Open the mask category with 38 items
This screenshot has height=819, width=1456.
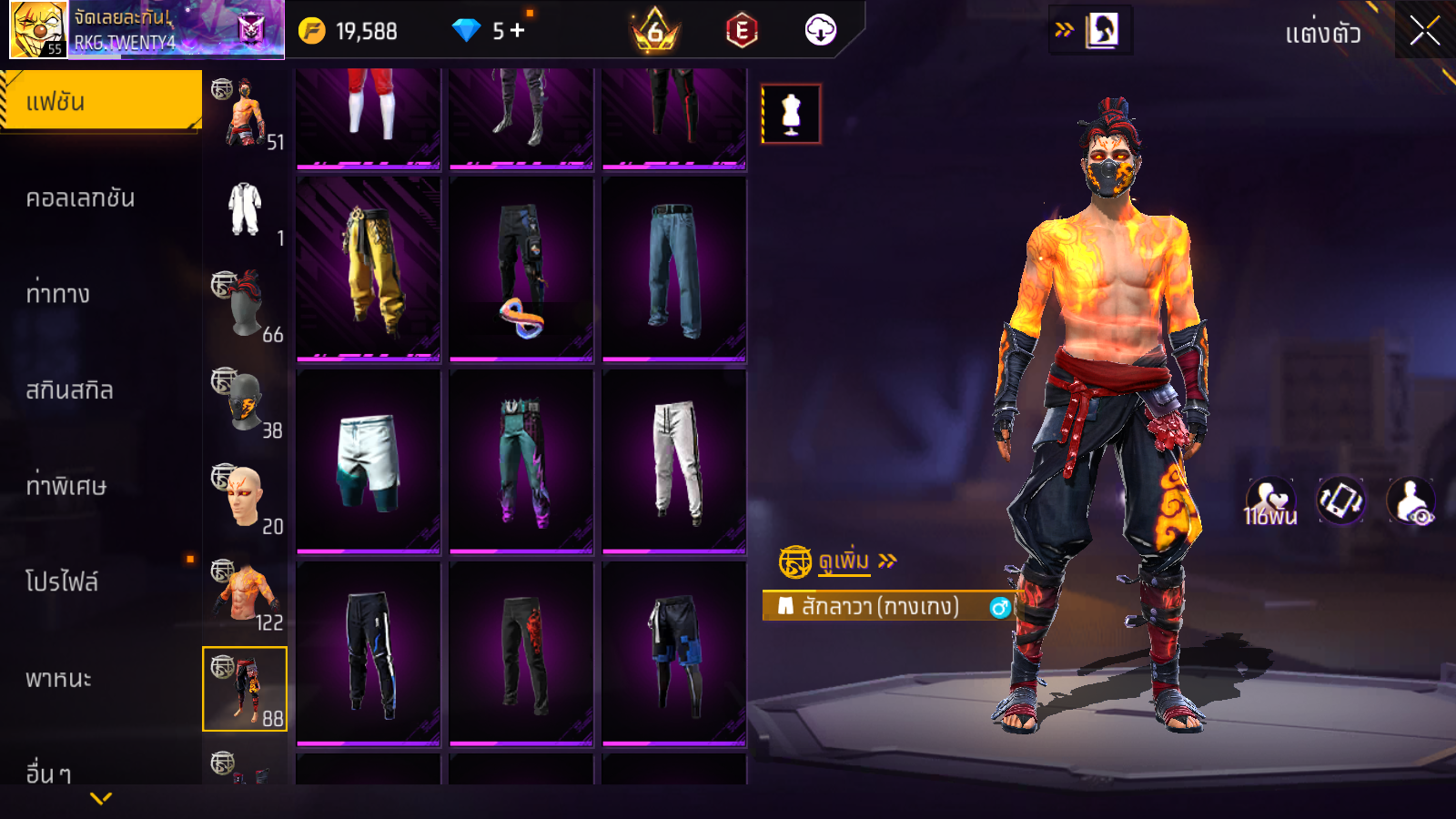[x=245, y=401]
